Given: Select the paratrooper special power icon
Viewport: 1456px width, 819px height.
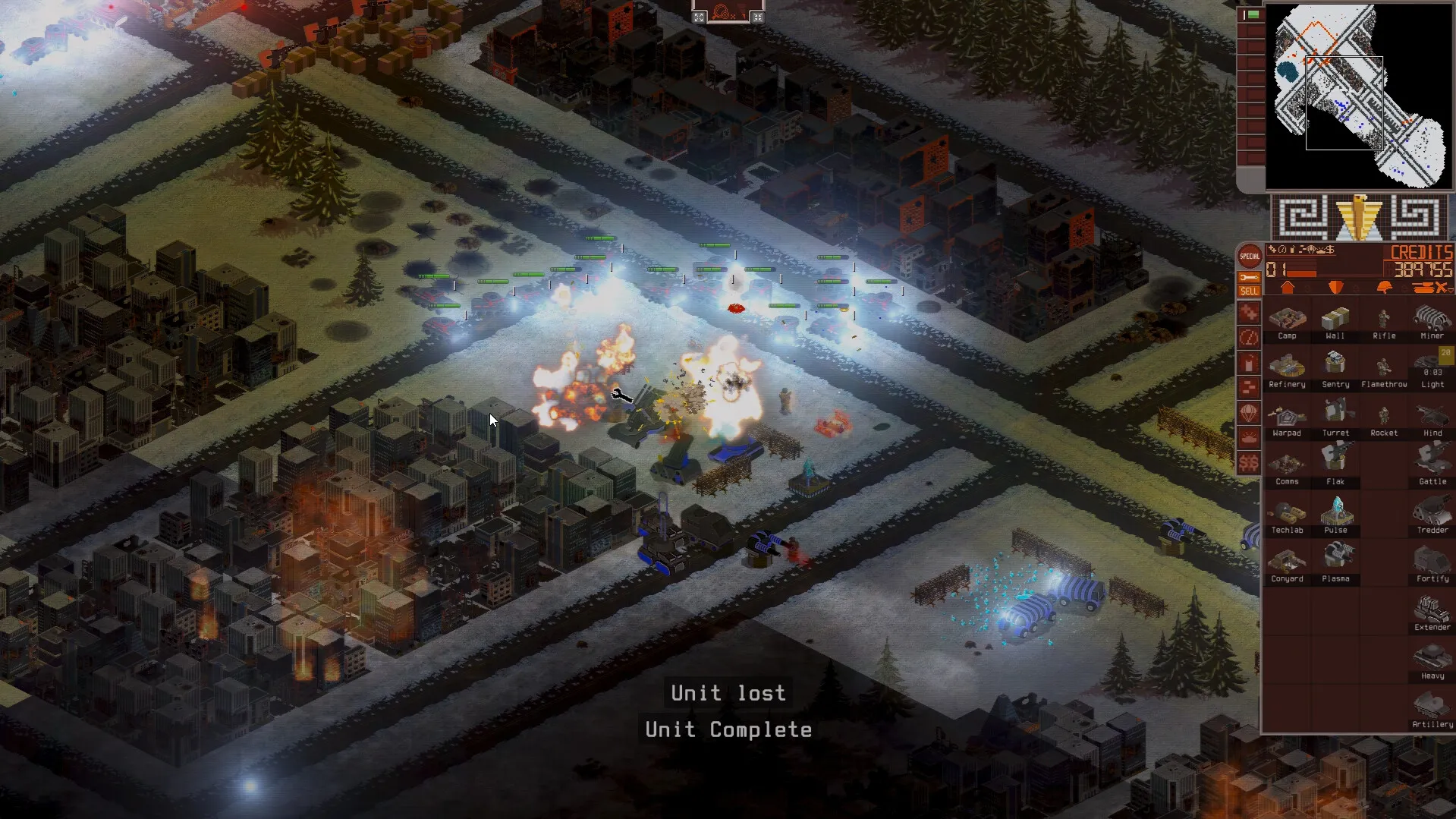Looking at the screenshot, I should coord(1248,412).
